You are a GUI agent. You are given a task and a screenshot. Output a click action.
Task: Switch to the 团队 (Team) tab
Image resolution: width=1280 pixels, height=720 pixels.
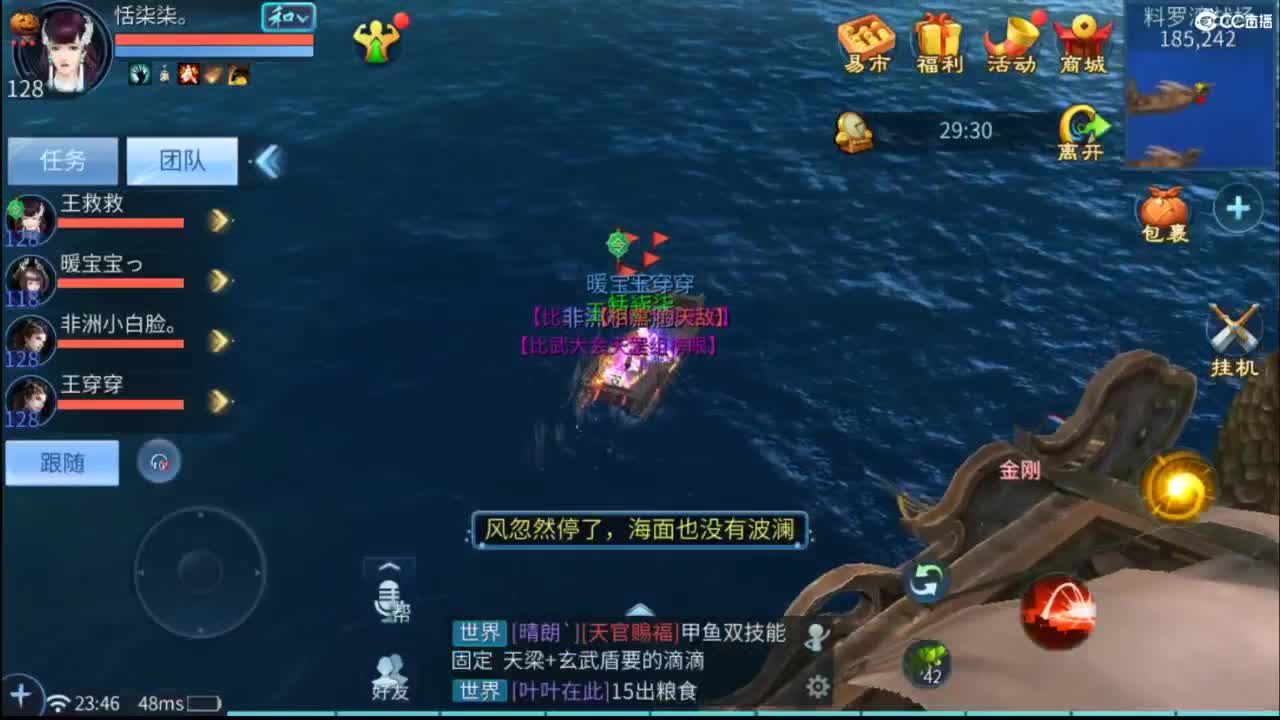tap(182, 160)
